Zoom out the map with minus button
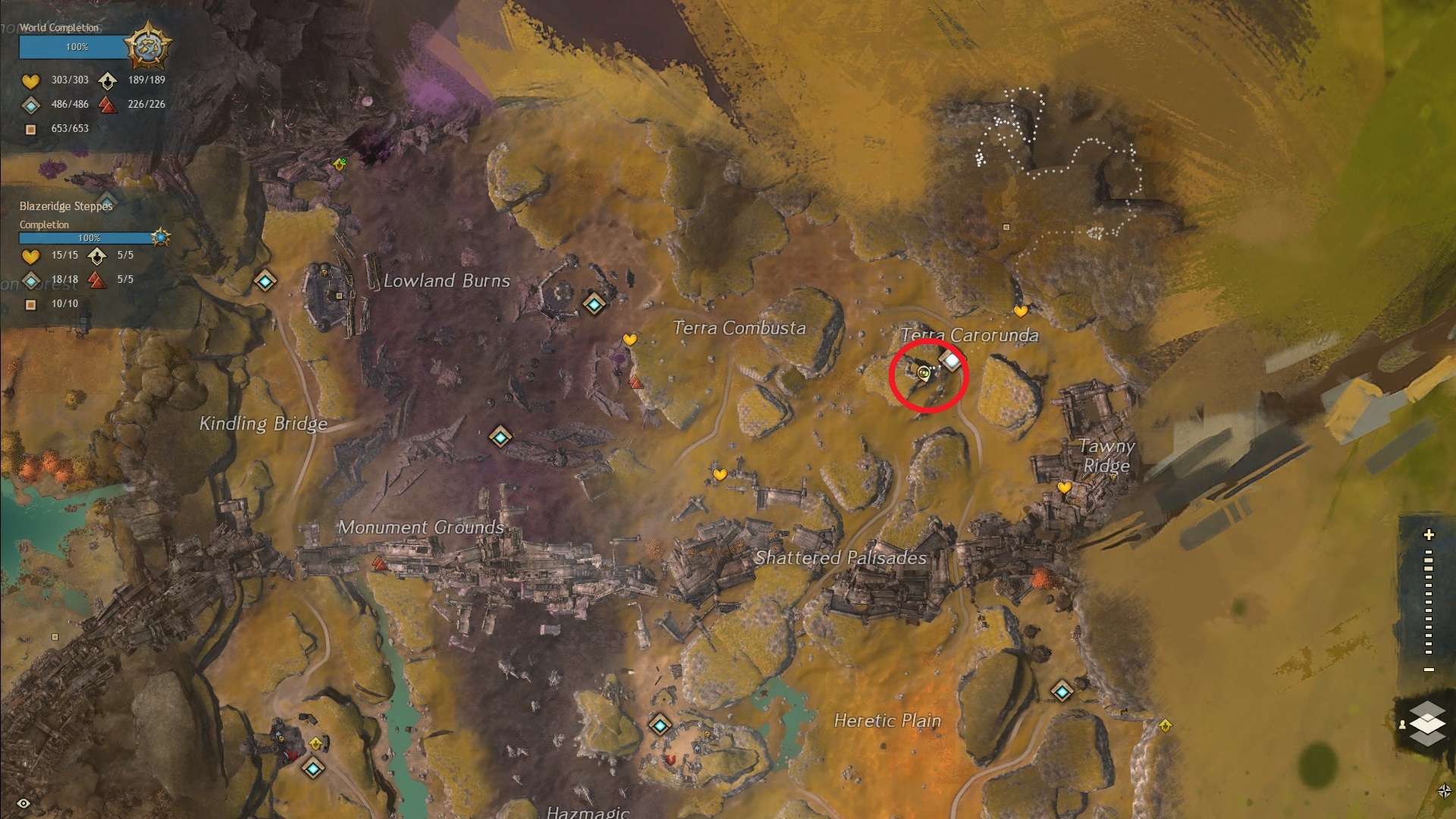Viewport: 1456px width, 819px height. coord(1429,670)
